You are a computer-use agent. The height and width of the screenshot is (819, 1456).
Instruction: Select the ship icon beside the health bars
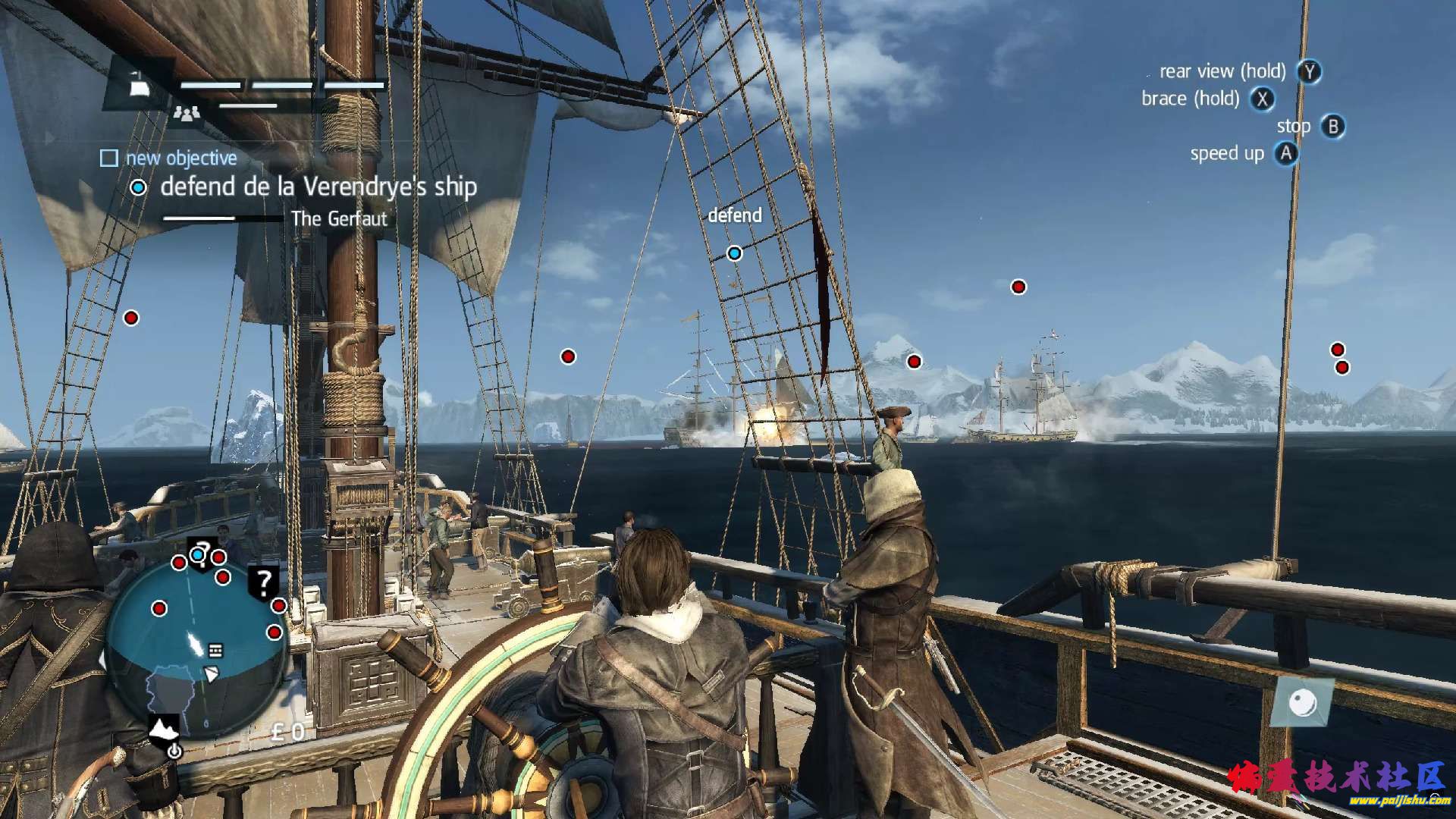coord(139,86)
